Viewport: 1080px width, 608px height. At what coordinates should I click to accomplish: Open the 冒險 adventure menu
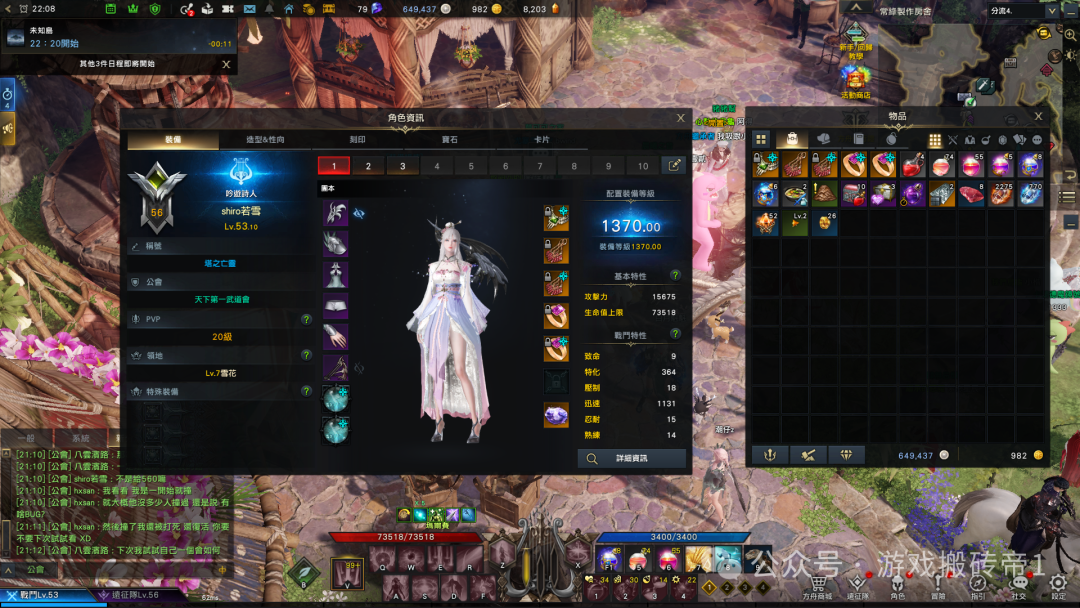(938, 585)
